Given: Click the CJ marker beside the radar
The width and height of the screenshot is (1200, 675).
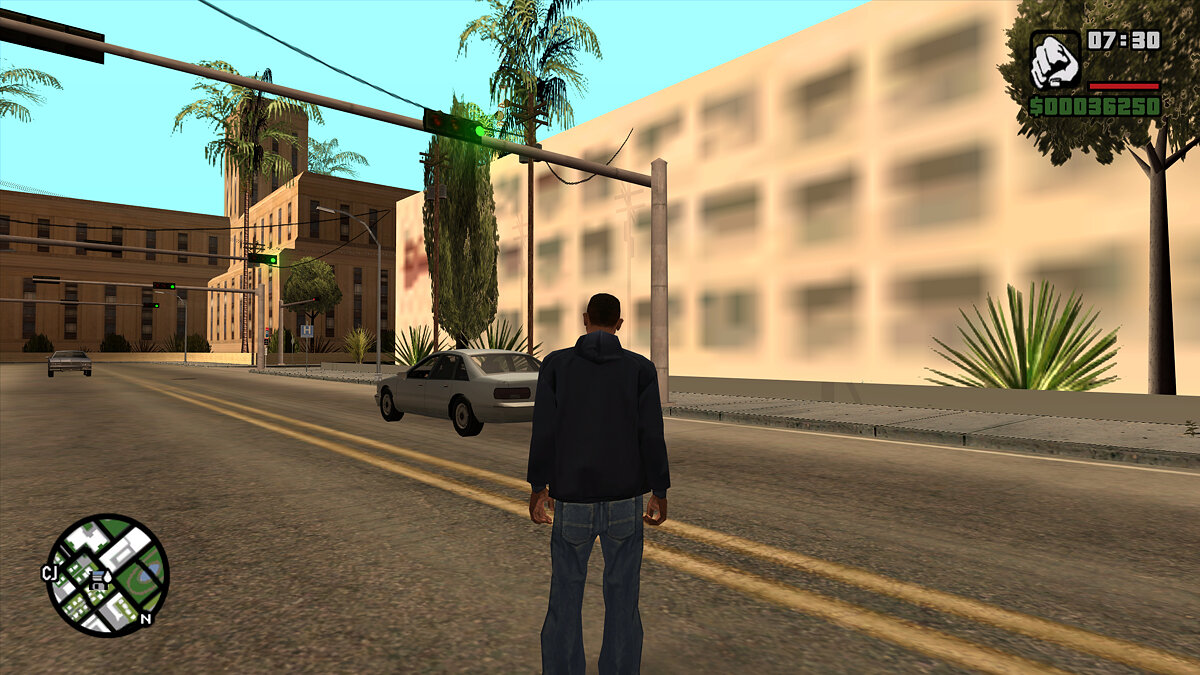Looking at the screenshot, I should 50,573.
